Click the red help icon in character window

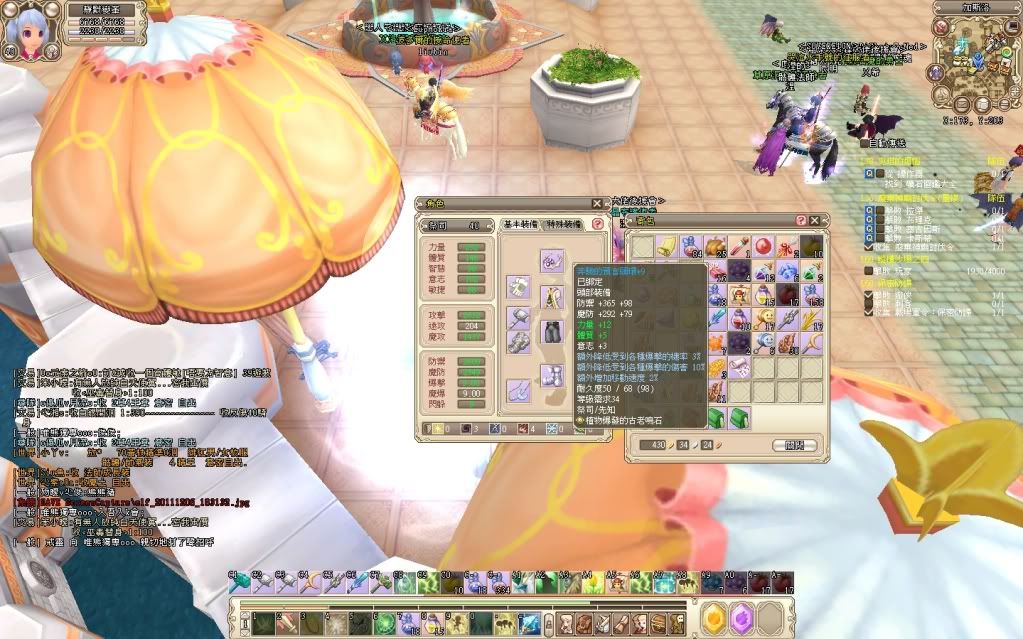[x=598, y=226]
